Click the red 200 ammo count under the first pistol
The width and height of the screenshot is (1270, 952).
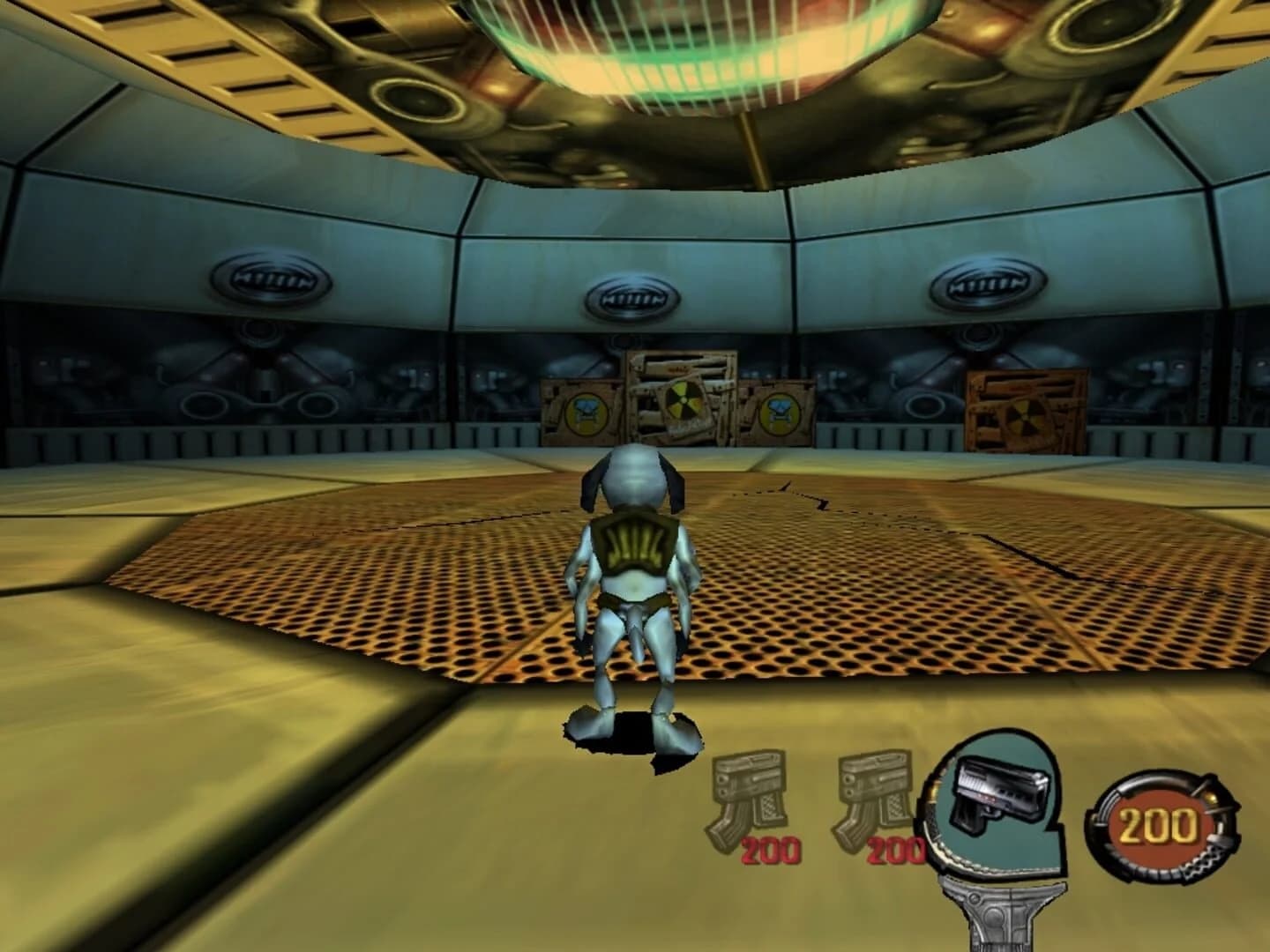click(x=774, y=851)
